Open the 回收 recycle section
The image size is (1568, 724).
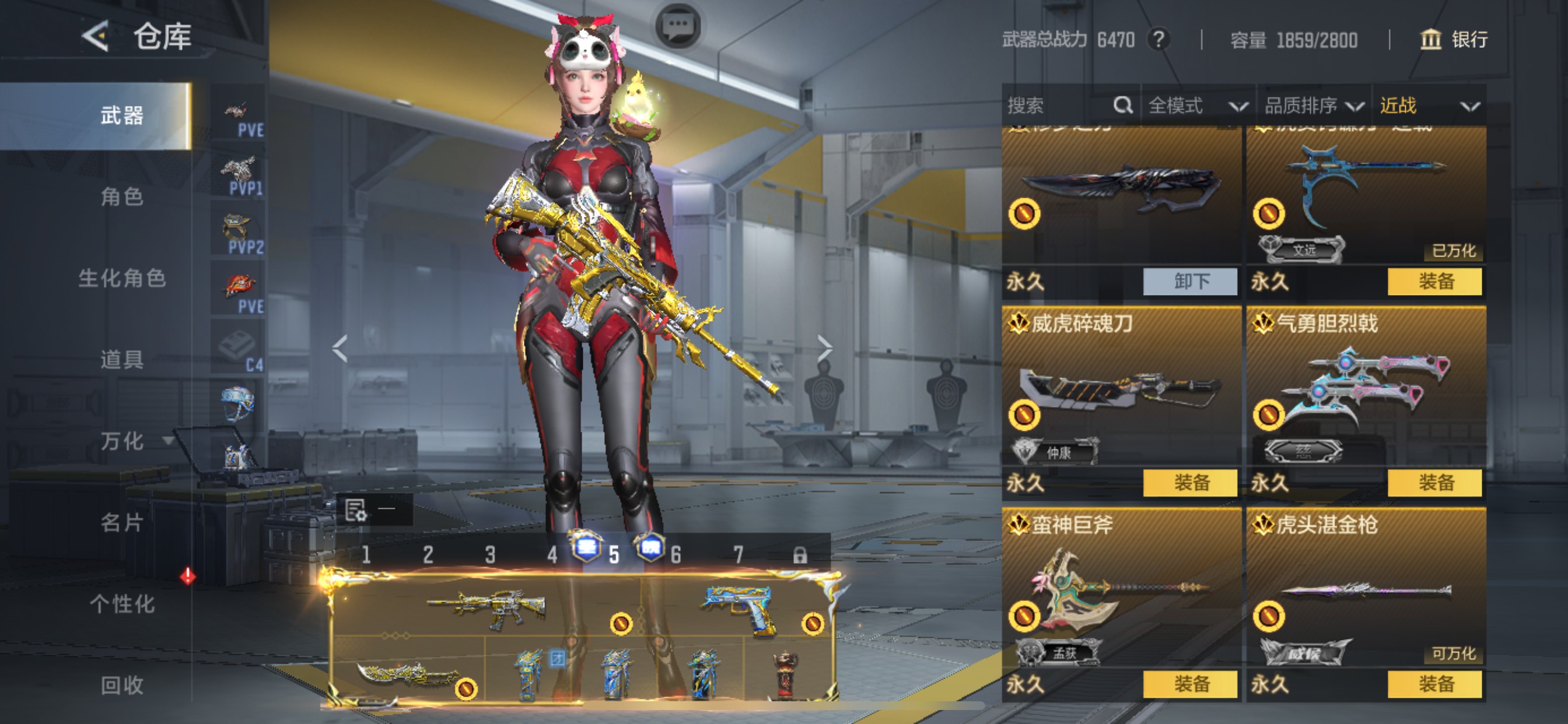(x=122, y=685)
